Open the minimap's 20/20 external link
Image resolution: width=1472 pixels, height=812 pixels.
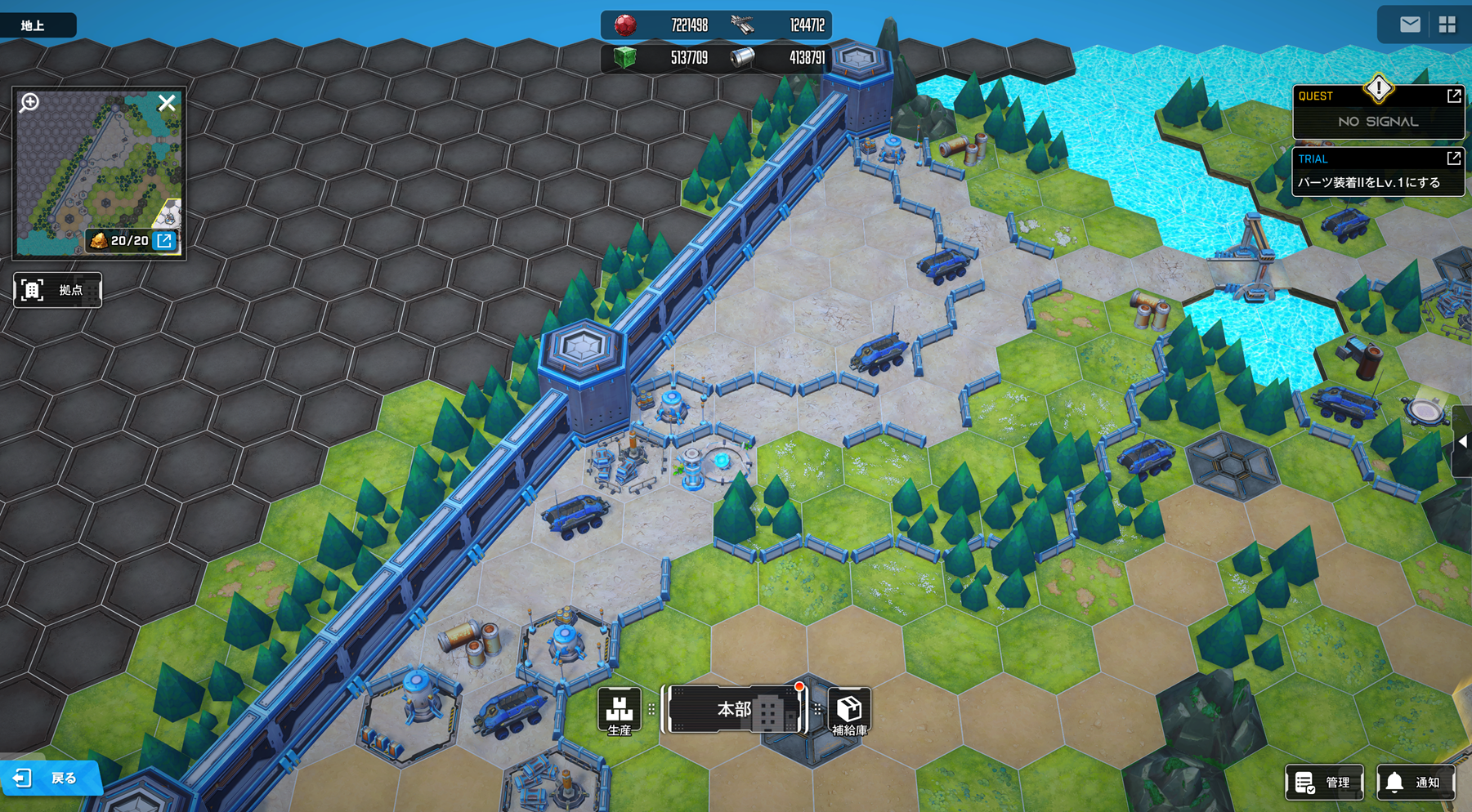coord(164,240)
